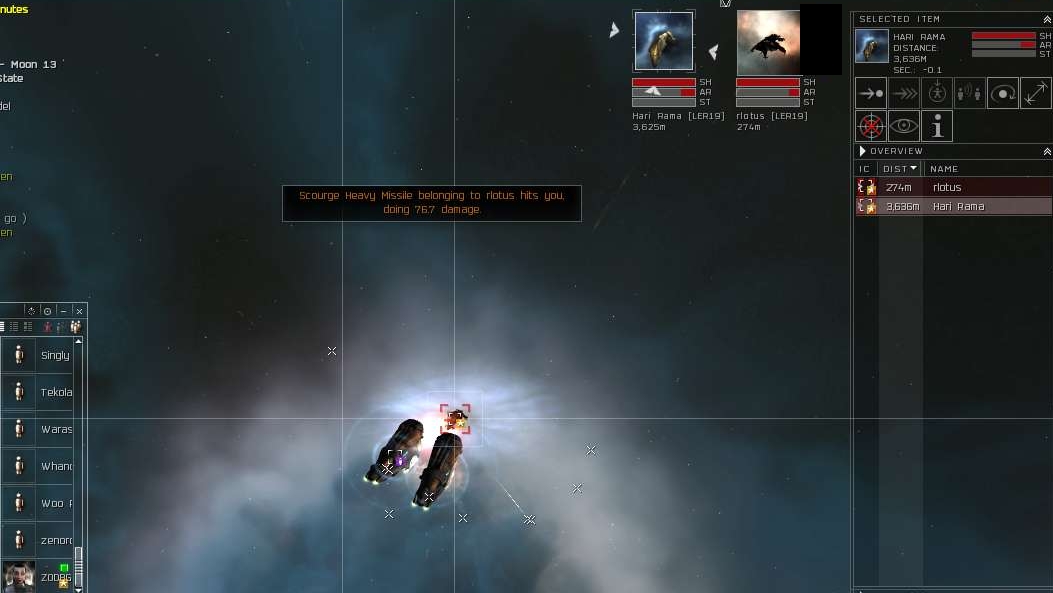Select rlotus locked target portrait
The image size is (1053, 593).
(768, 43)
